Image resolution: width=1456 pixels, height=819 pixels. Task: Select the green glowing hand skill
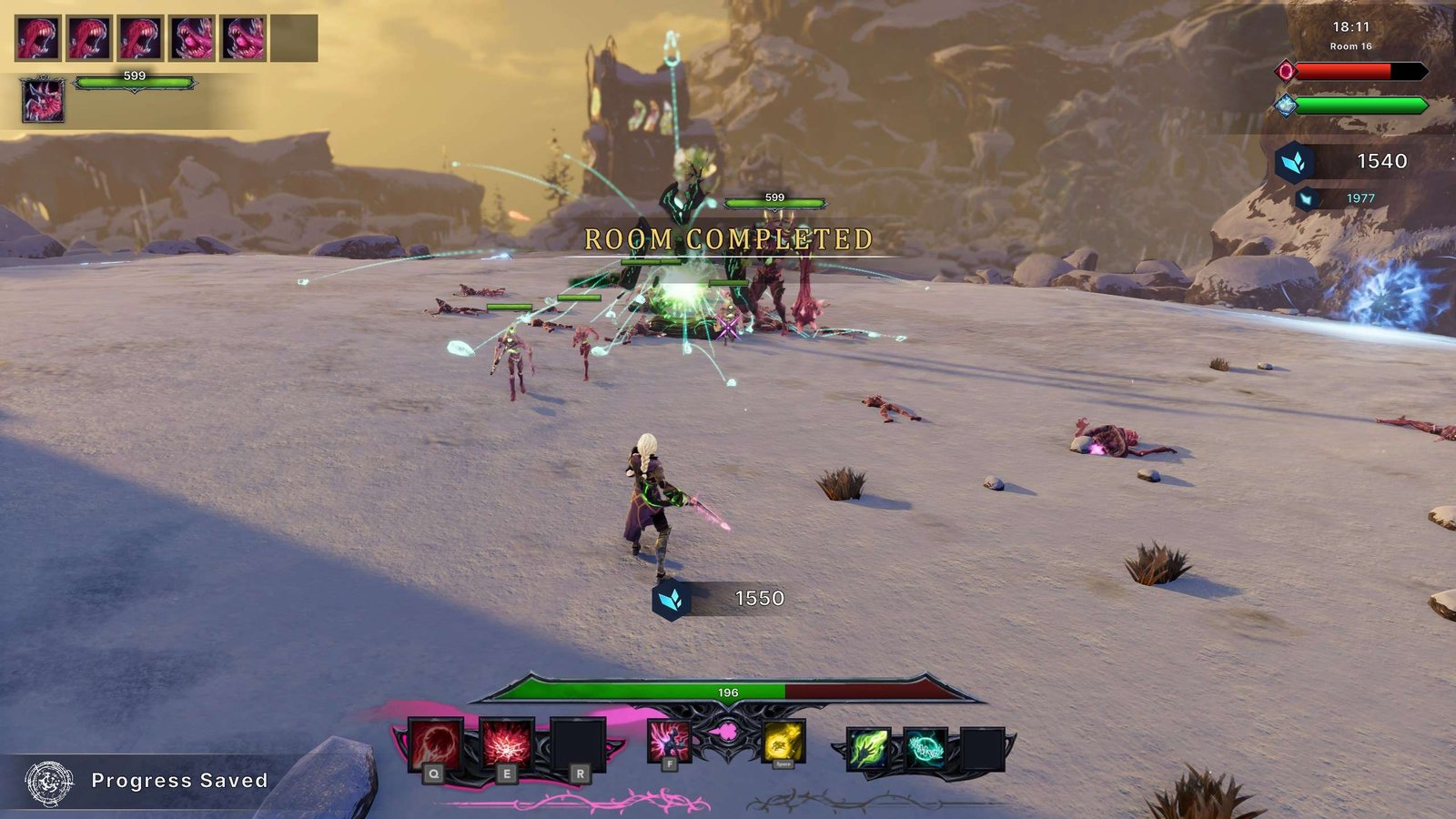868,750
